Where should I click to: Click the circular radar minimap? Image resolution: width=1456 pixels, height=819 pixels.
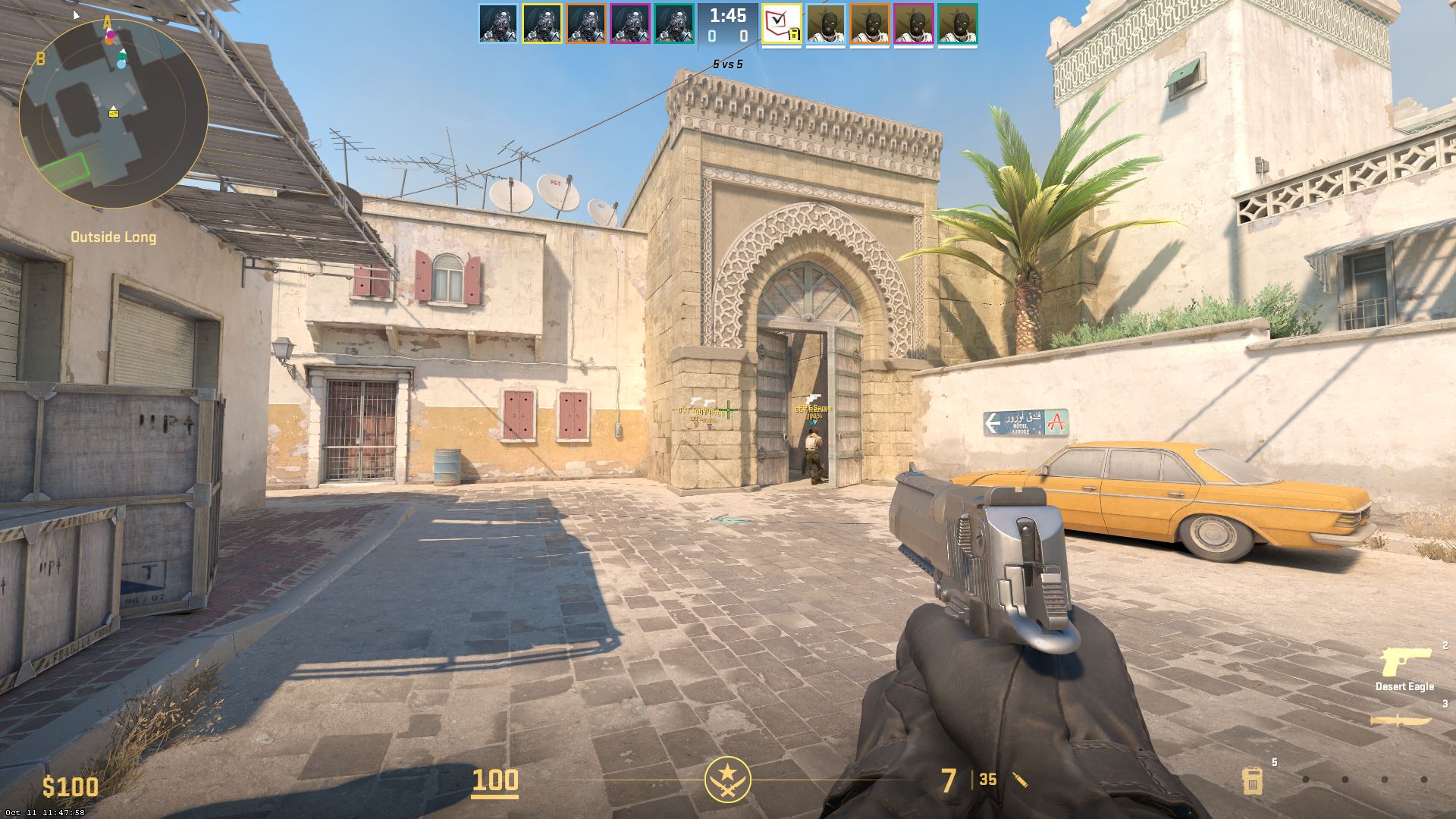pyautogui.click(x=113, y=114)
